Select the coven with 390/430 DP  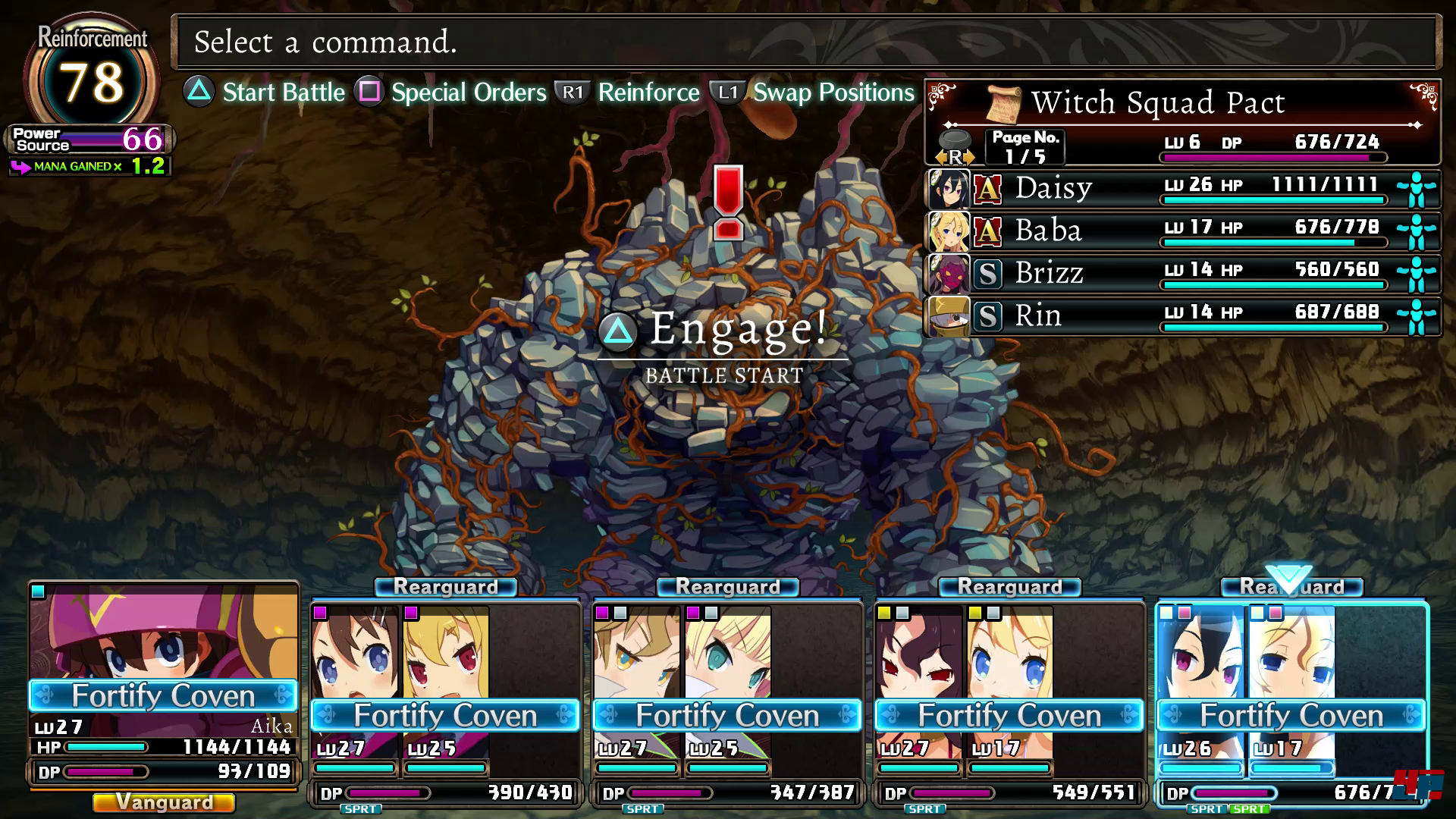click(445, 698)
